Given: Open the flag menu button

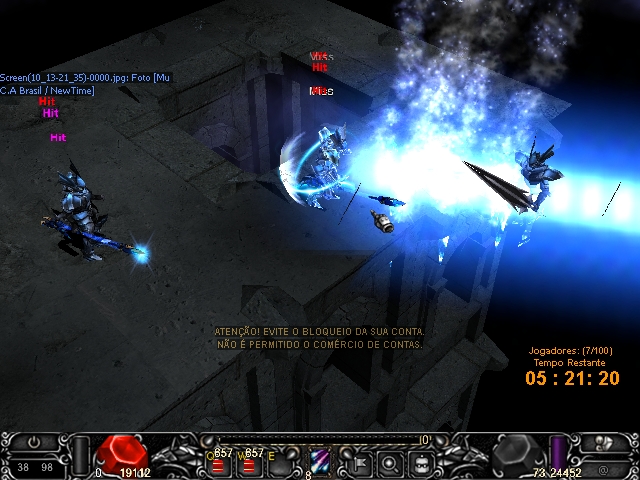Looking at the screenshot, I should tap(357, 463).
